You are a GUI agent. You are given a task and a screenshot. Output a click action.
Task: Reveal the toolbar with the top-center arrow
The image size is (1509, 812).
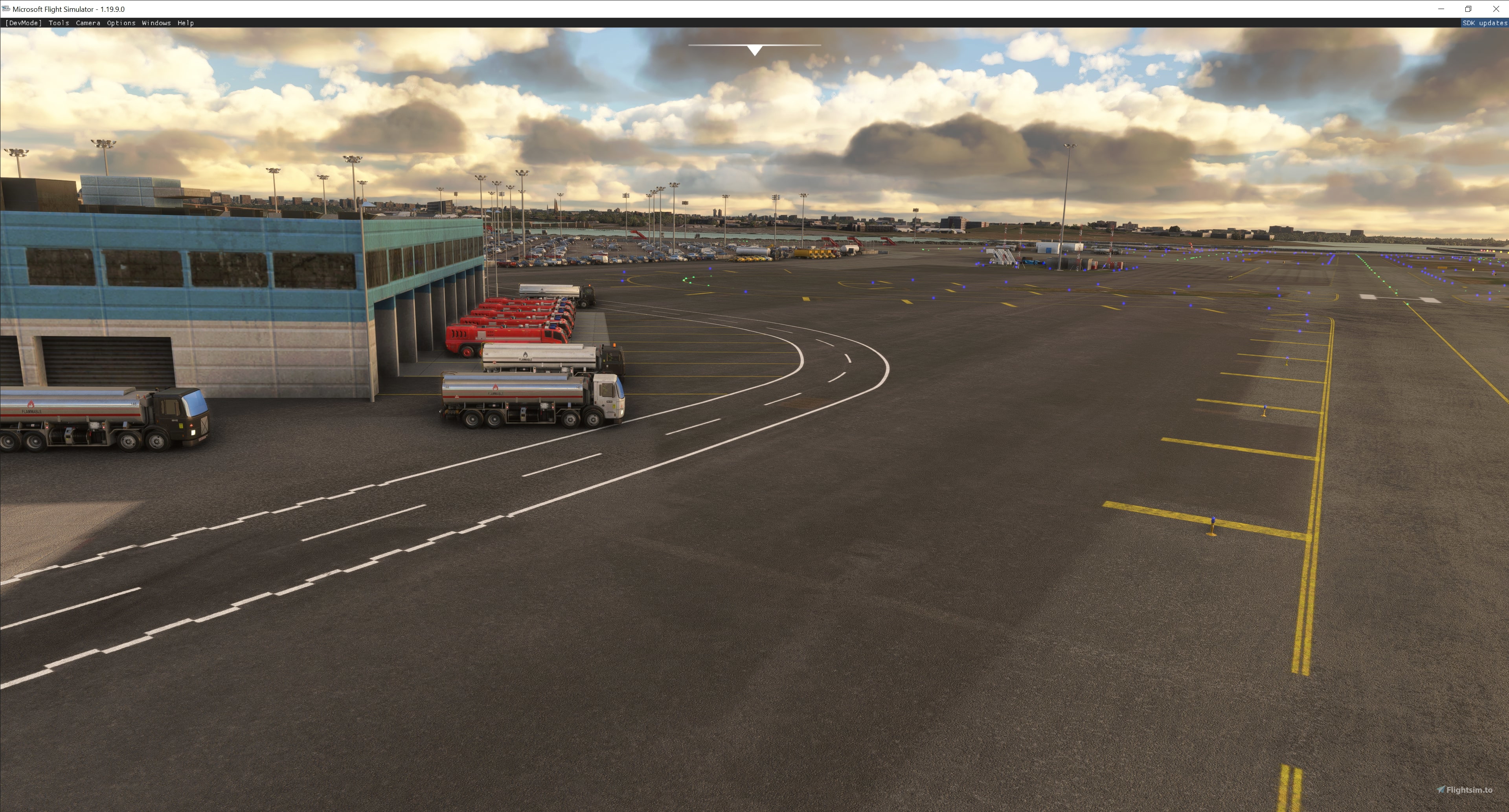click(755, 50)
